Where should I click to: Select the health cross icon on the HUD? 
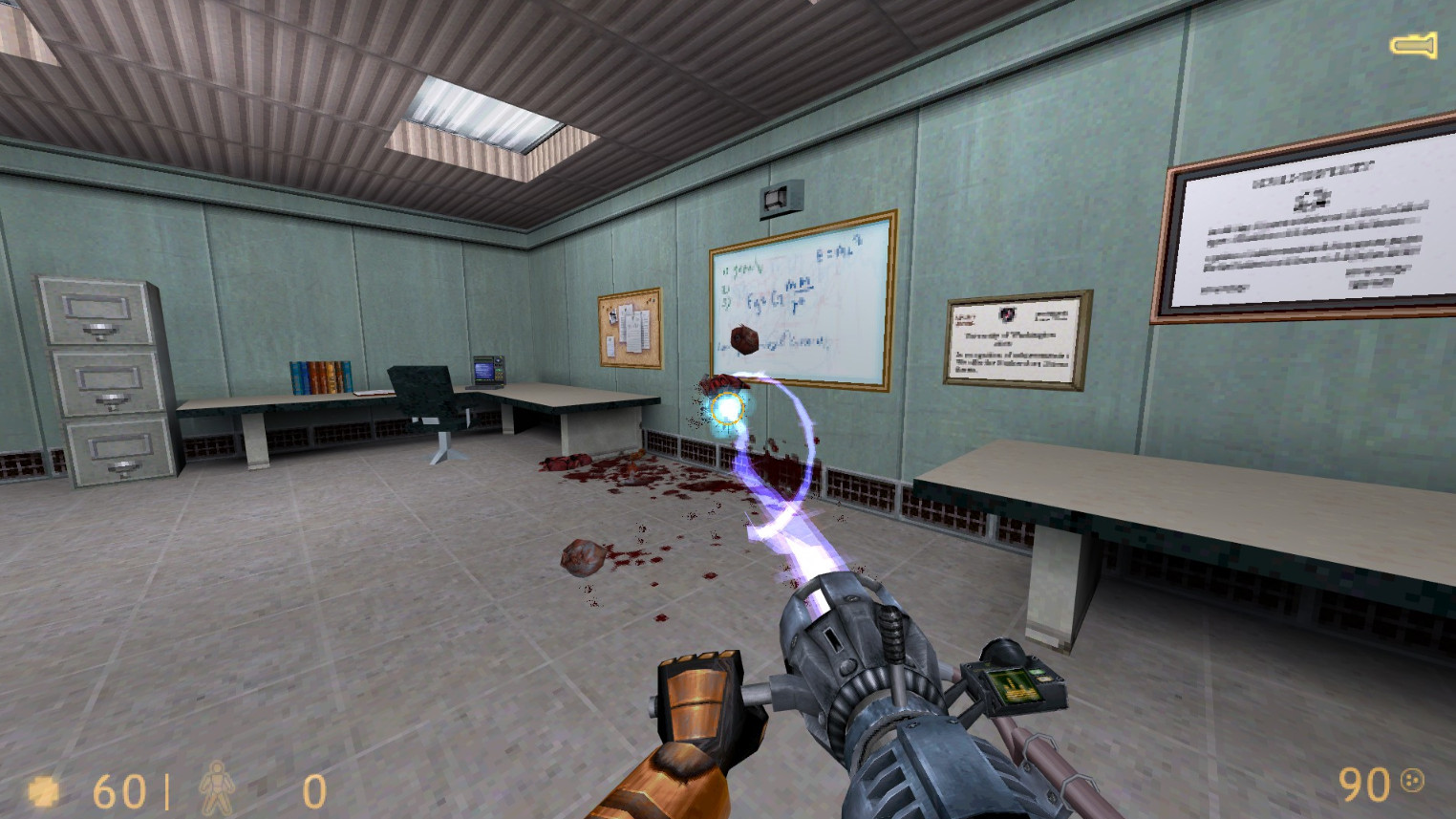pos(42,791)
